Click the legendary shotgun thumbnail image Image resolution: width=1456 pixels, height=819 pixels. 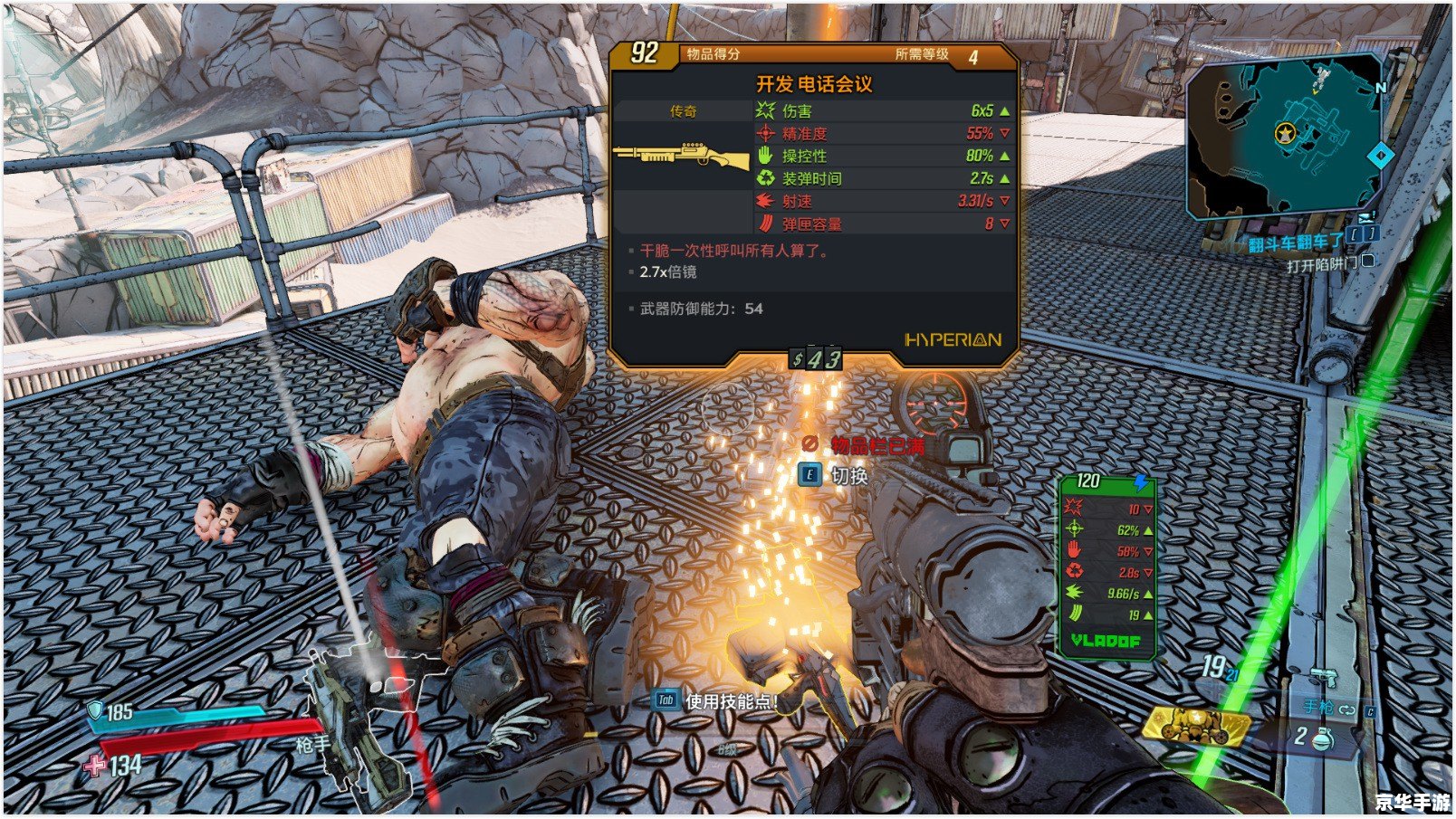[x=682, y=157]
